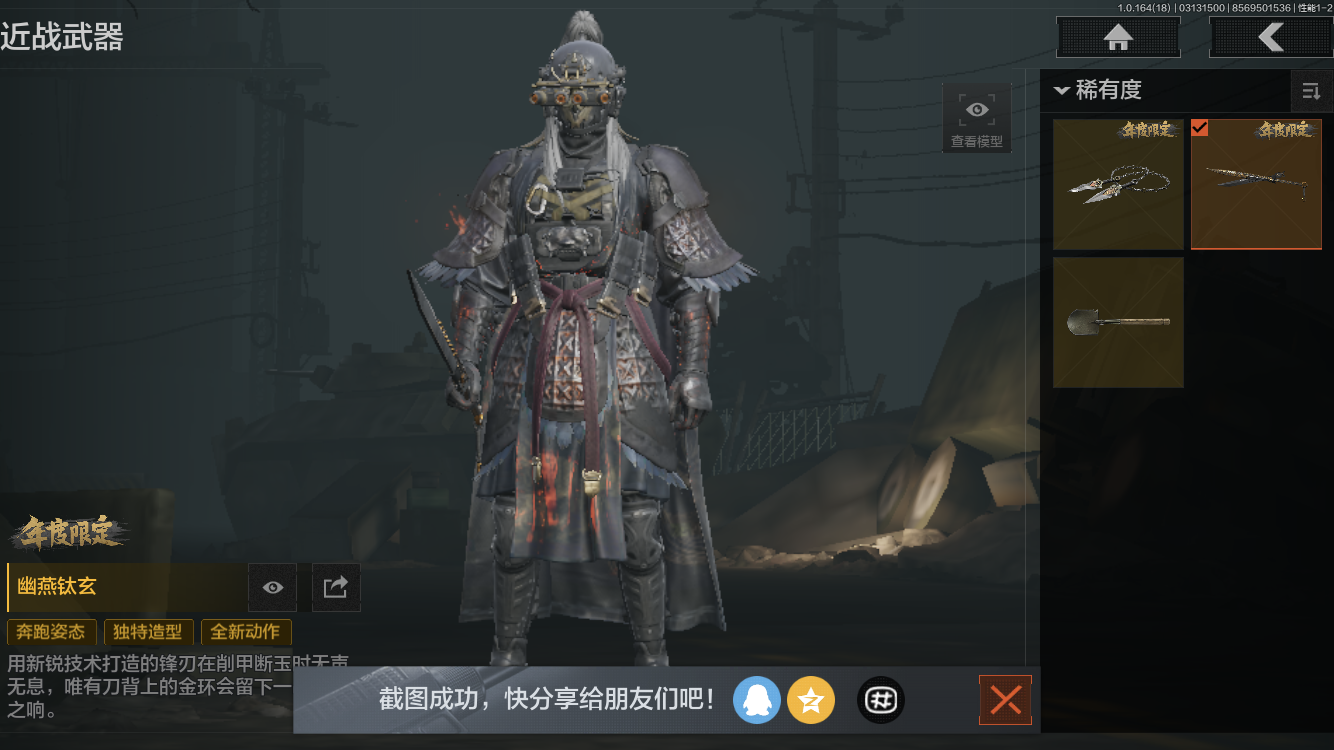Uncheck the orange checkmark on selected weapon

tap(1198, 128)
